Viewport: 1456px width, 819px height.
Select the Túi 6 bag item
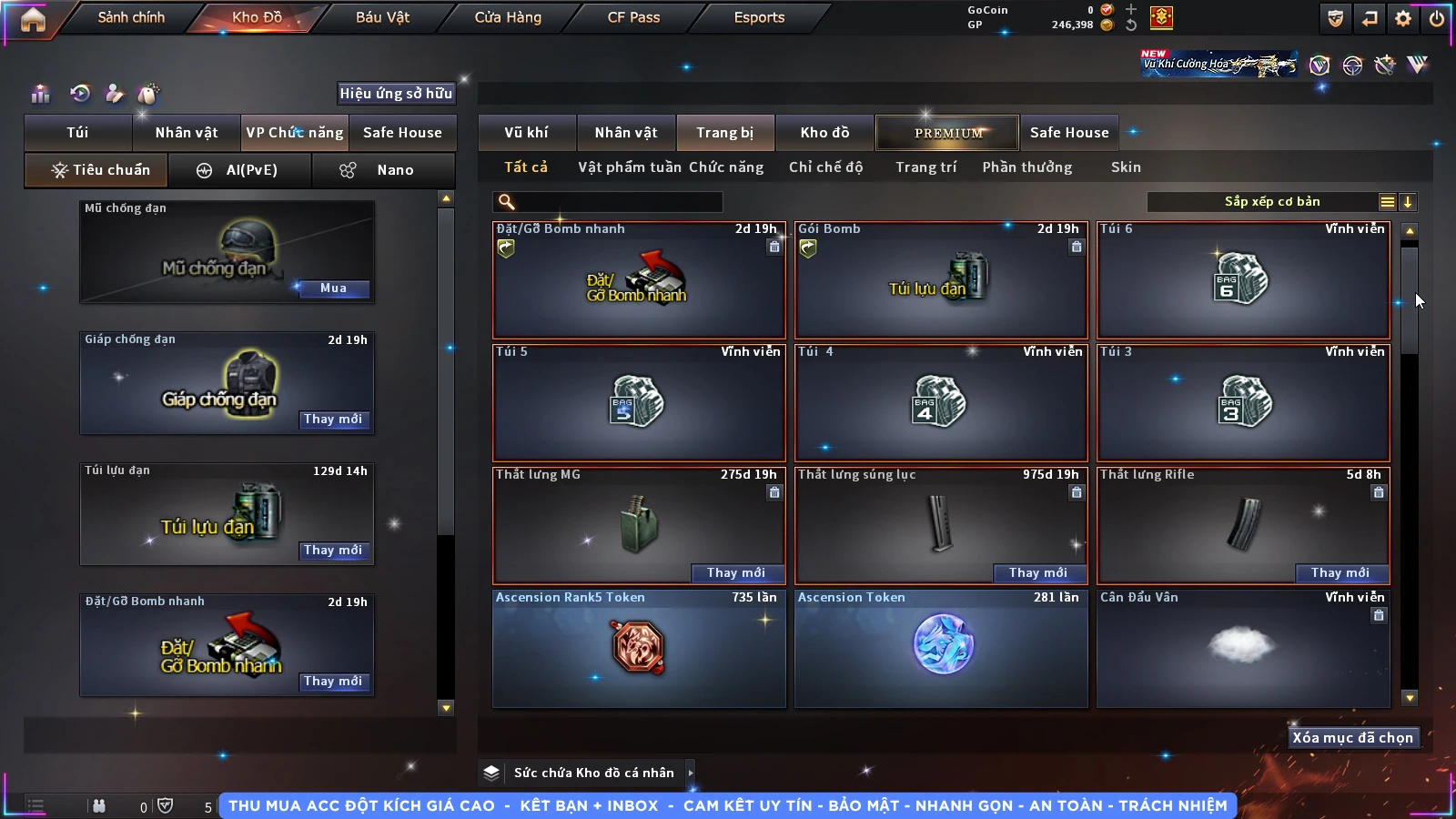1243,279
